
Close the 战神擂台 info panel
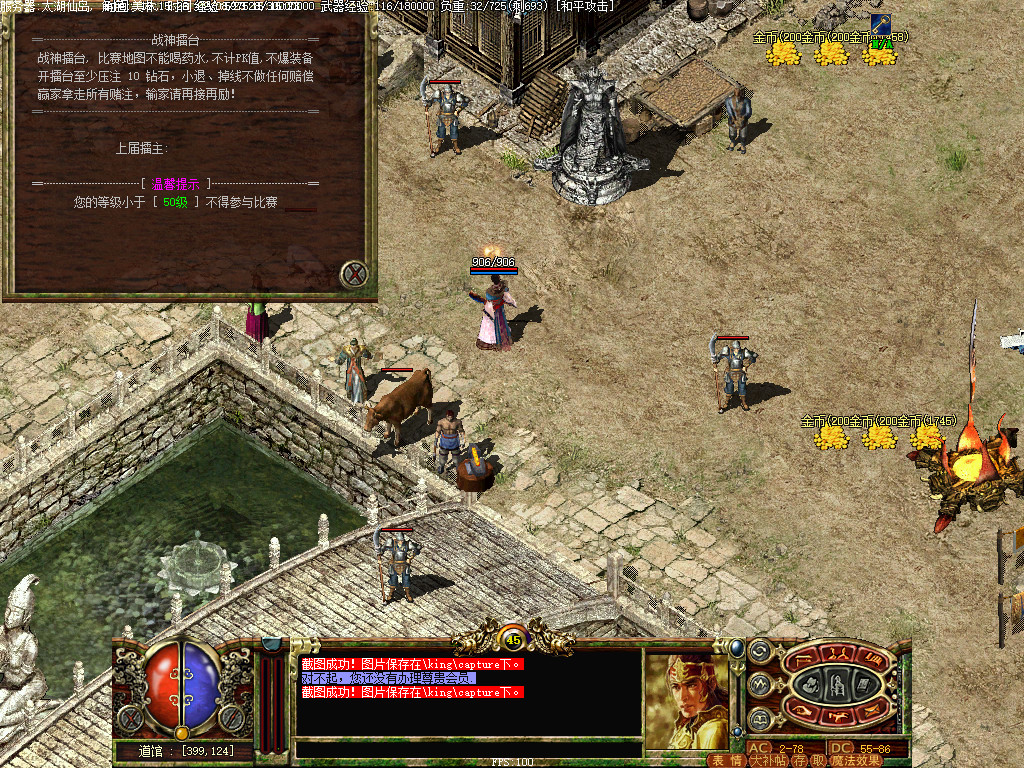point(353,274)
